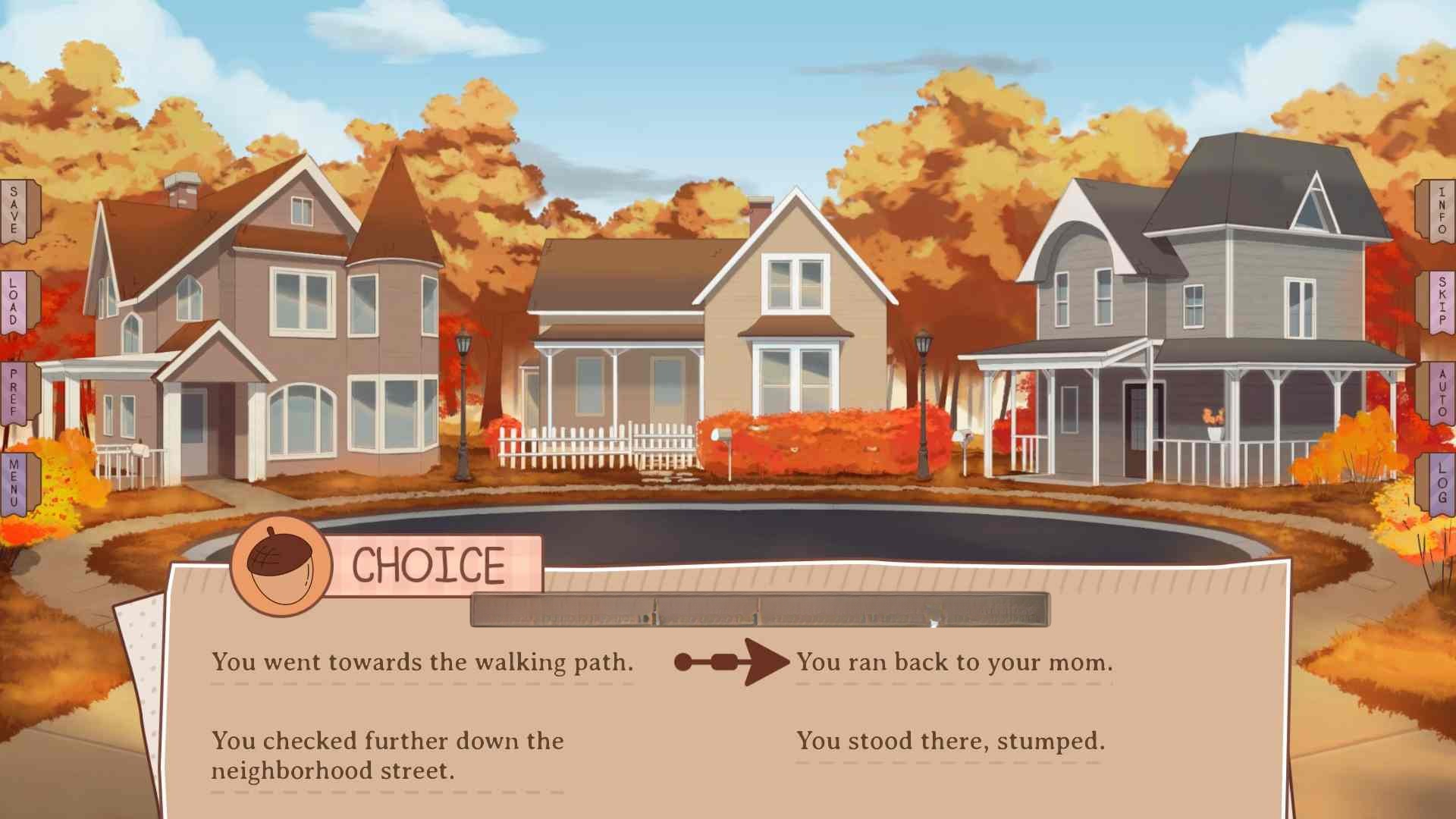Select "You checked further down the neighborhood street."
This screenshot has width=1456, height=819.
coord(387,755)
